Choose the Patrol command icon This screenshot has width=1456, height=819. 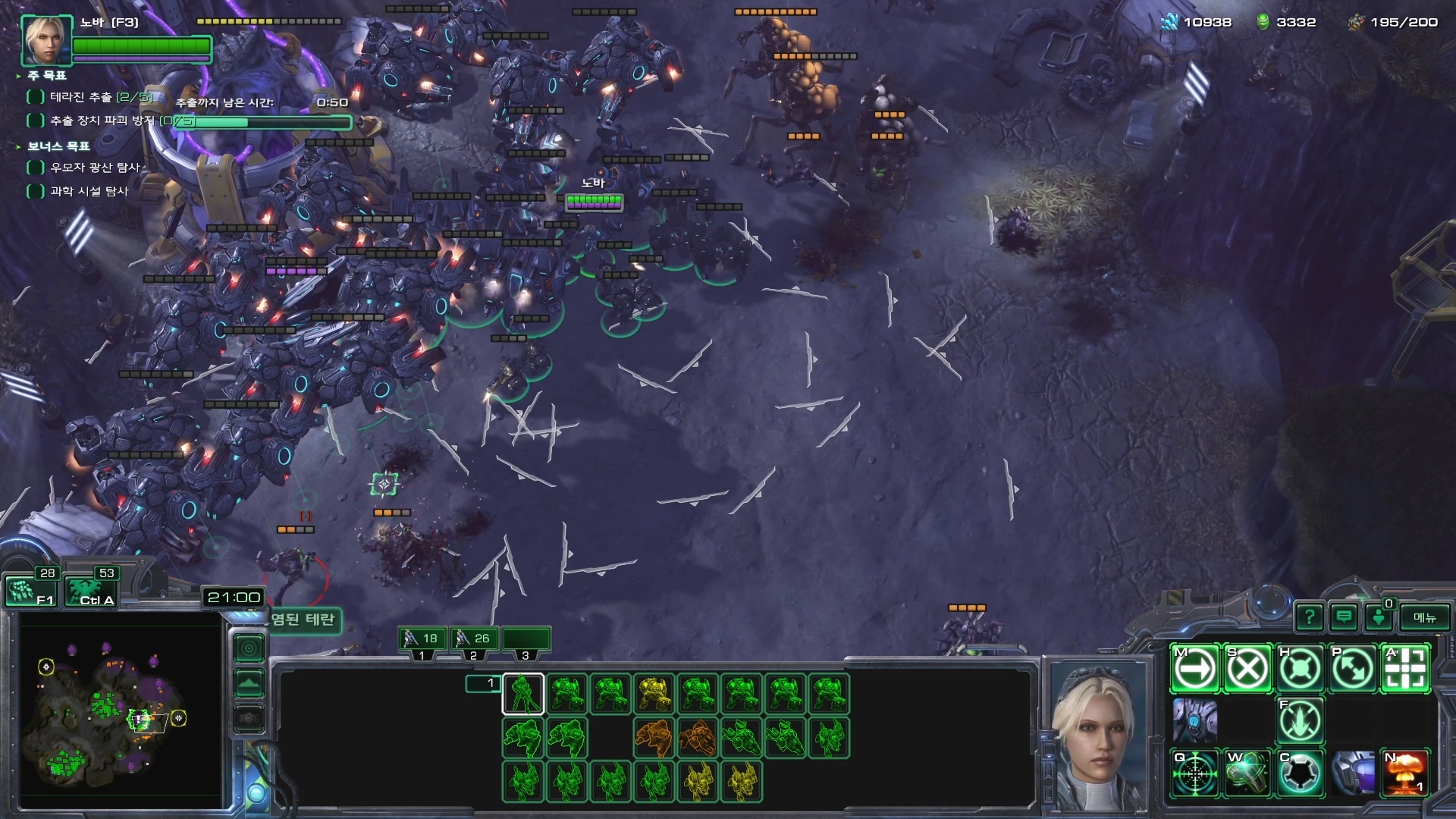[1353, 669]
